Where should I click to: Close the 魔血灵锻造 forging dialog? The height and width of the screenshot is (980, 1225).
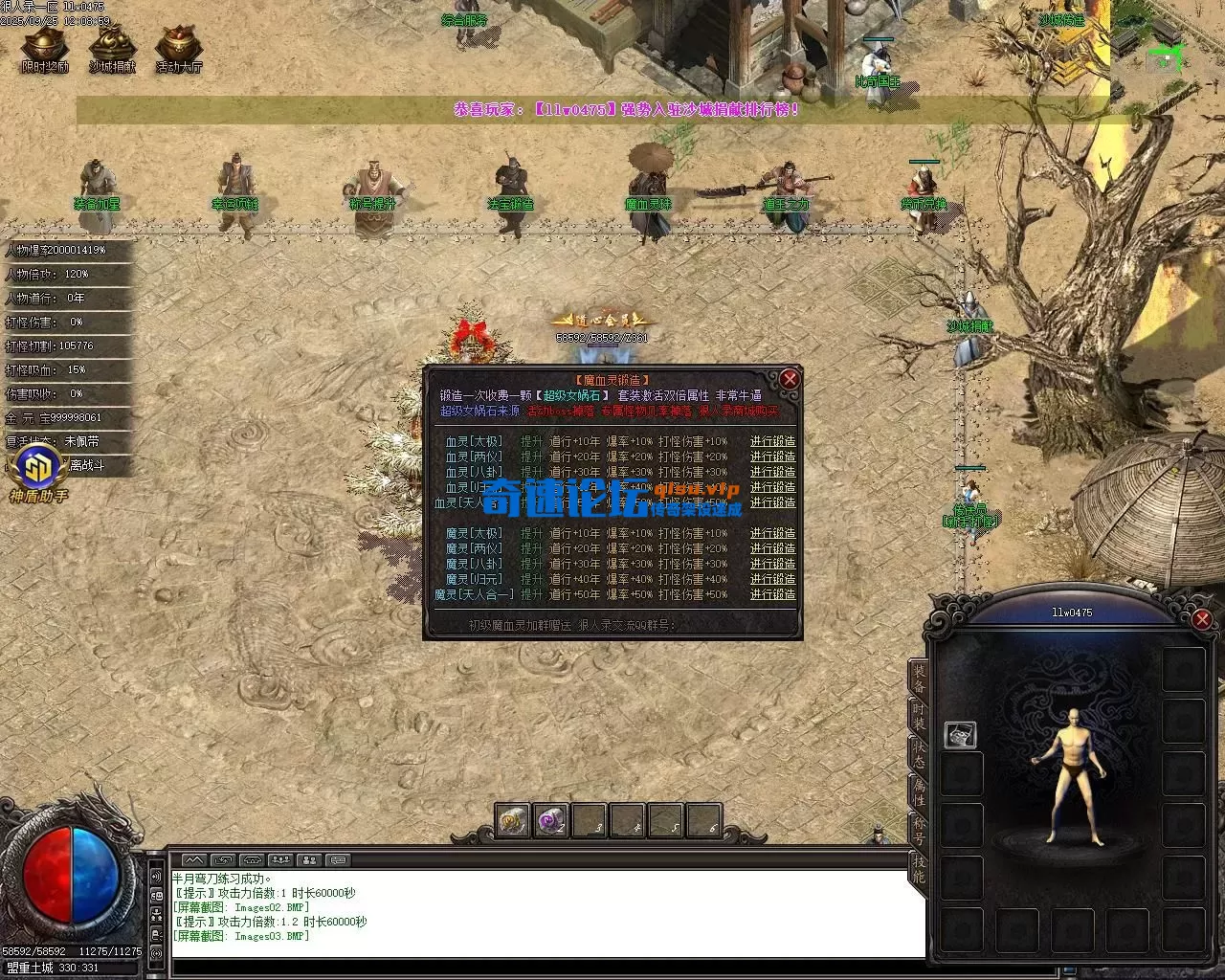tap(789, 379)
